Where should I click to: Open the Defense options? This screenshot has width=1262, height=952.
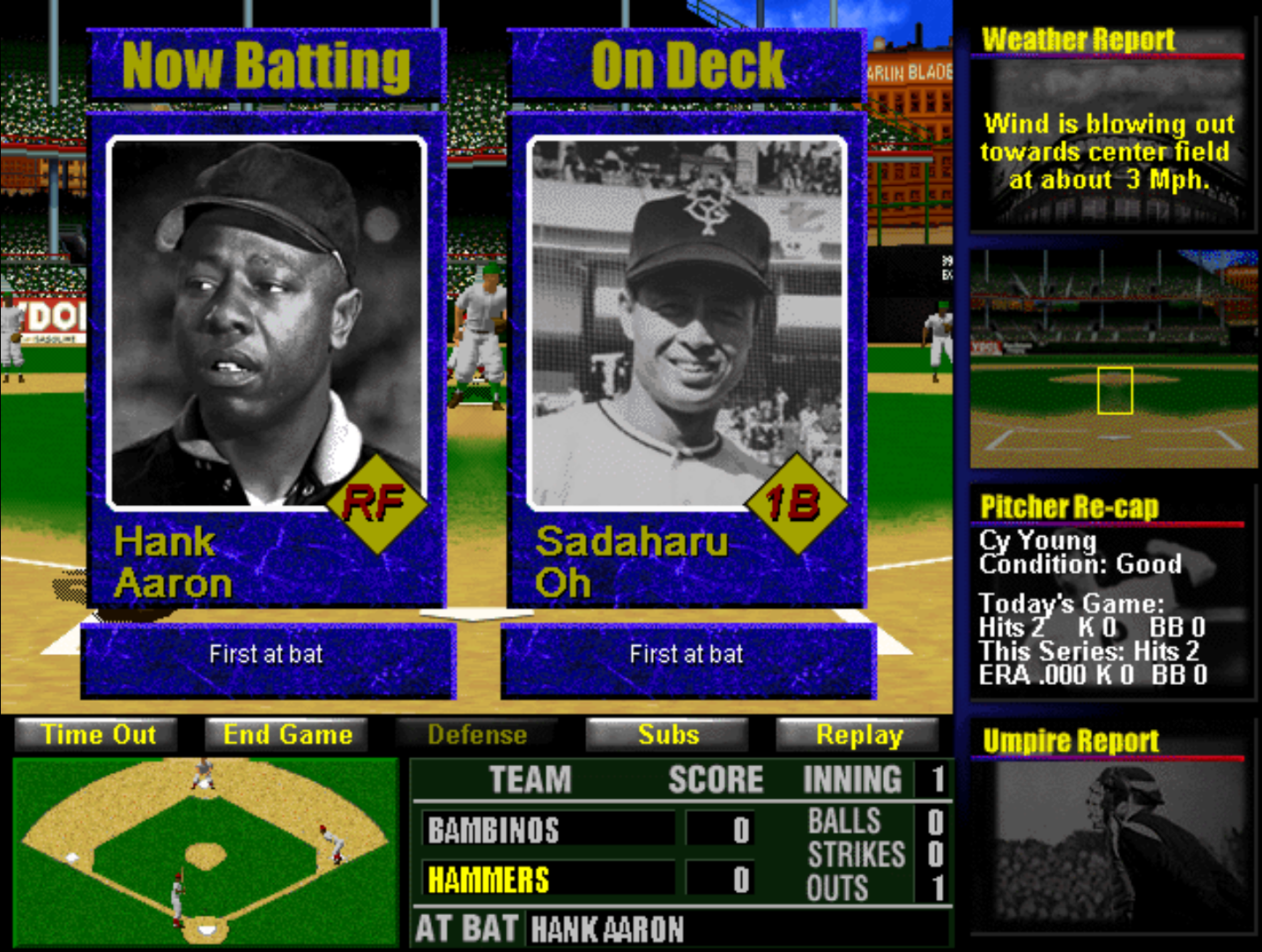[477, 734]
